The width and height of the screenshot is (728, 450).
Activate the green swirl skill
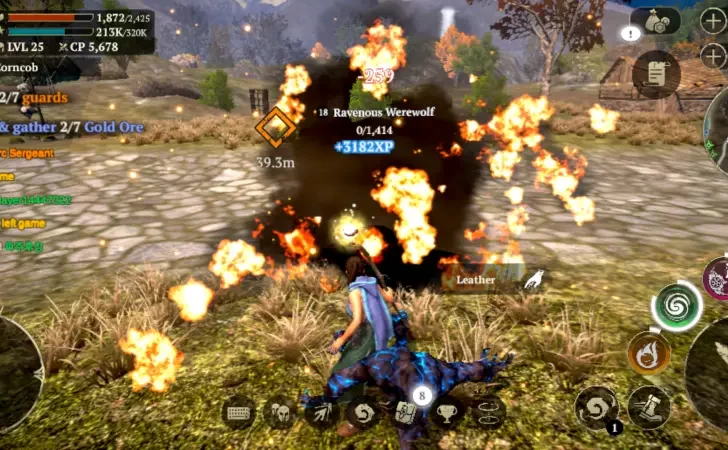click(677, 305)
